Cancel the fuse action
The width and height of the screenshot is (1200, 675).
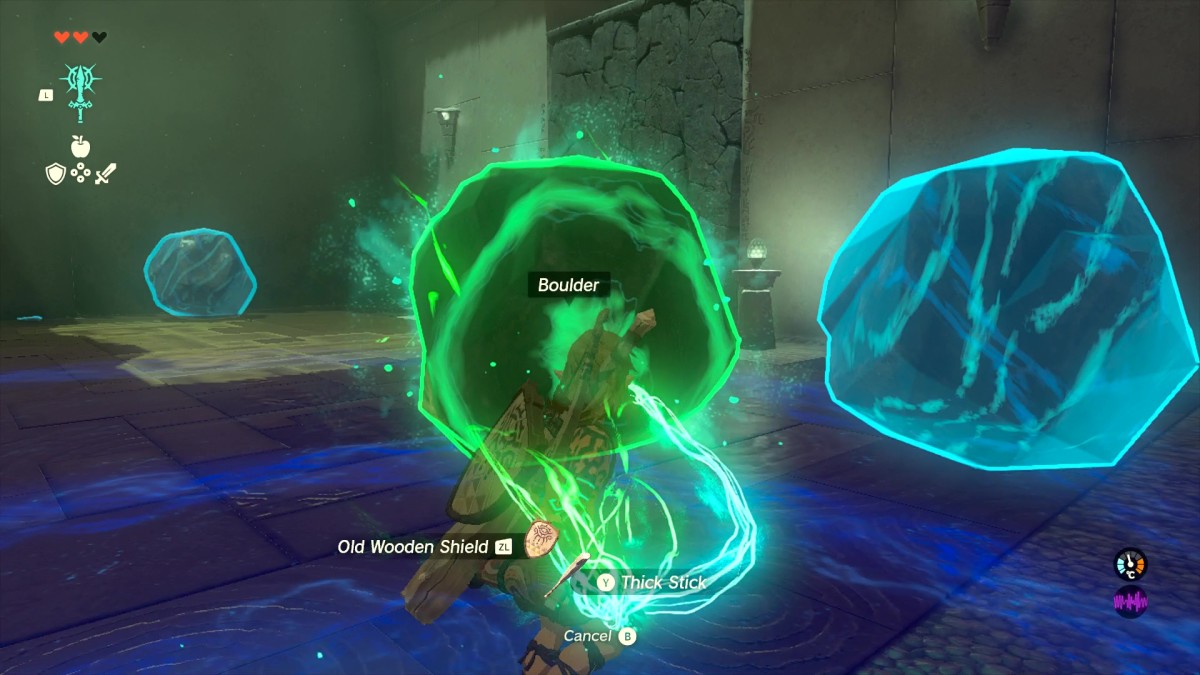(588, 636)
